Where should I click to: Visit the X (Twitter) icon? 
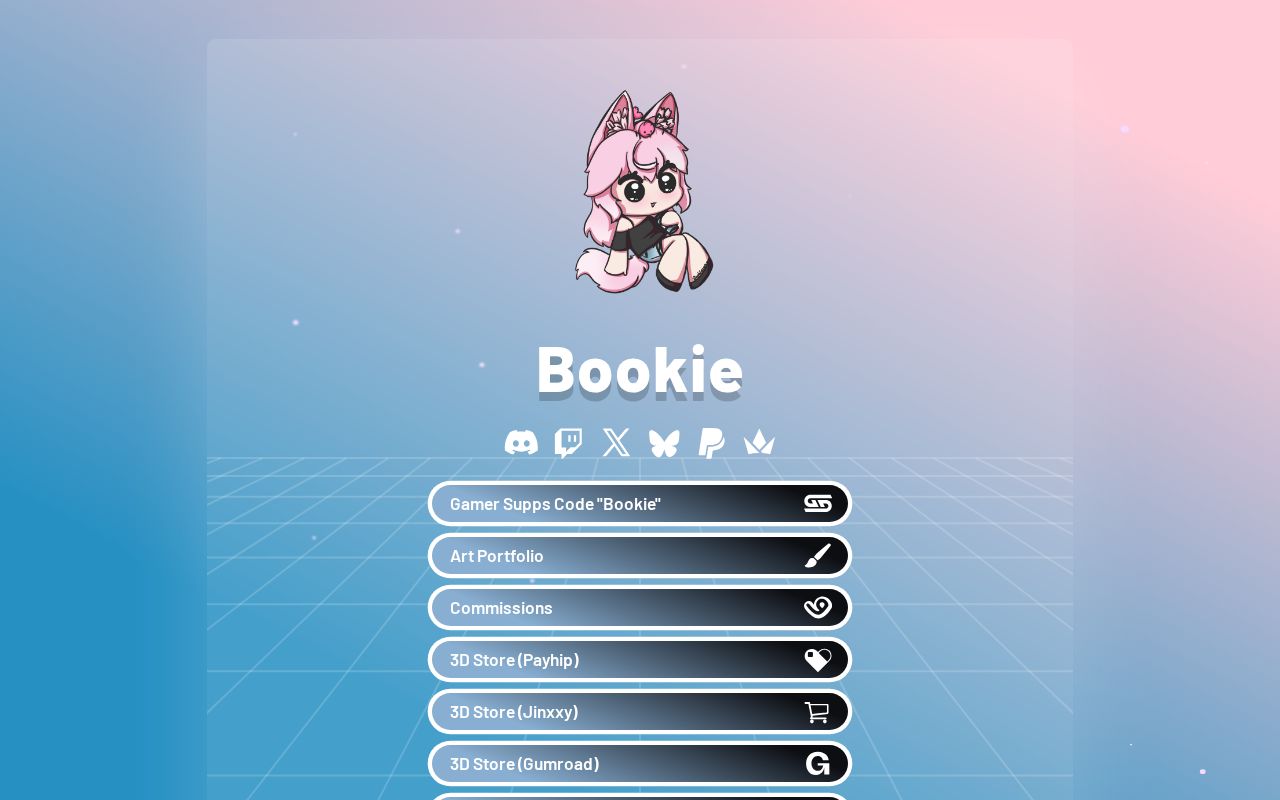click(x=616, y=442)
